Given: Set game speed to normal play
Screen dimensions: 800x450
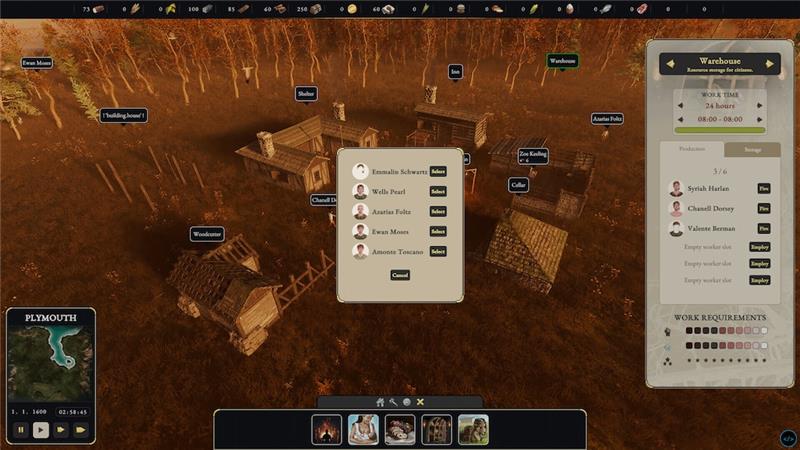Looking at the screenshot, I should click(x=41, y=430).
